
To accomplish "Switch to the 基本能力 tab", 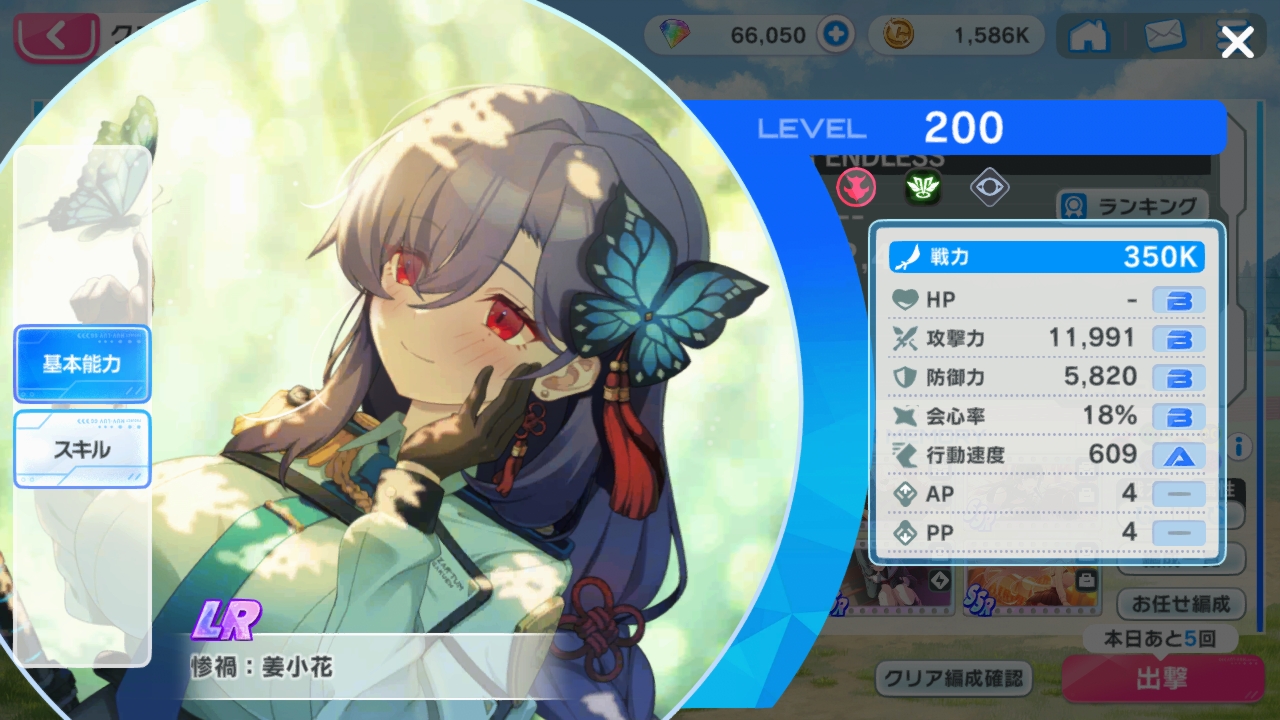I will click(82, 364).
